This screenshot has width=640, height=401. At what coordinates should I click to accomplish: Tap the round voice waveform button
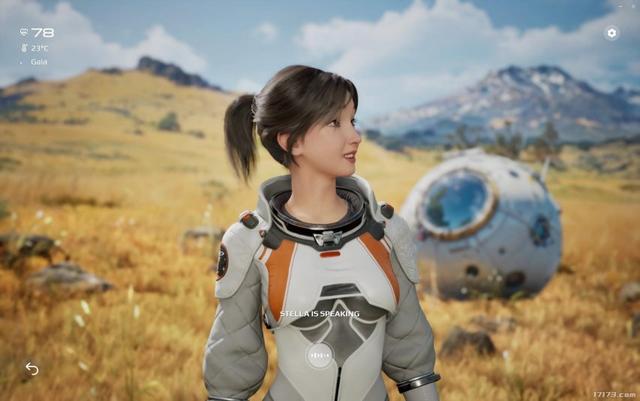click(x=320, y=354)
